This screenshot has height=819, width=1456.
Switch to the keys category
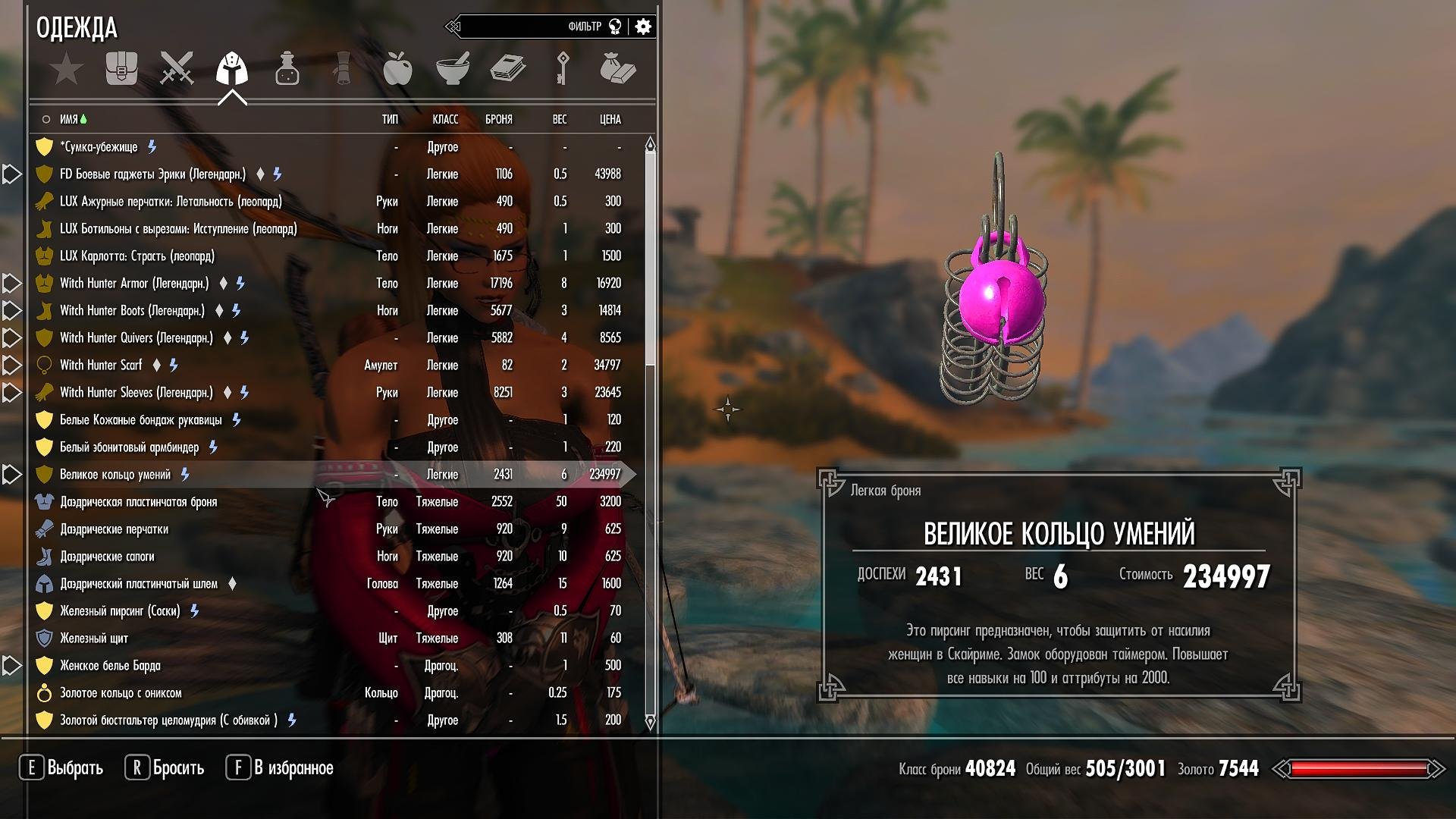(x=563, y=69)
